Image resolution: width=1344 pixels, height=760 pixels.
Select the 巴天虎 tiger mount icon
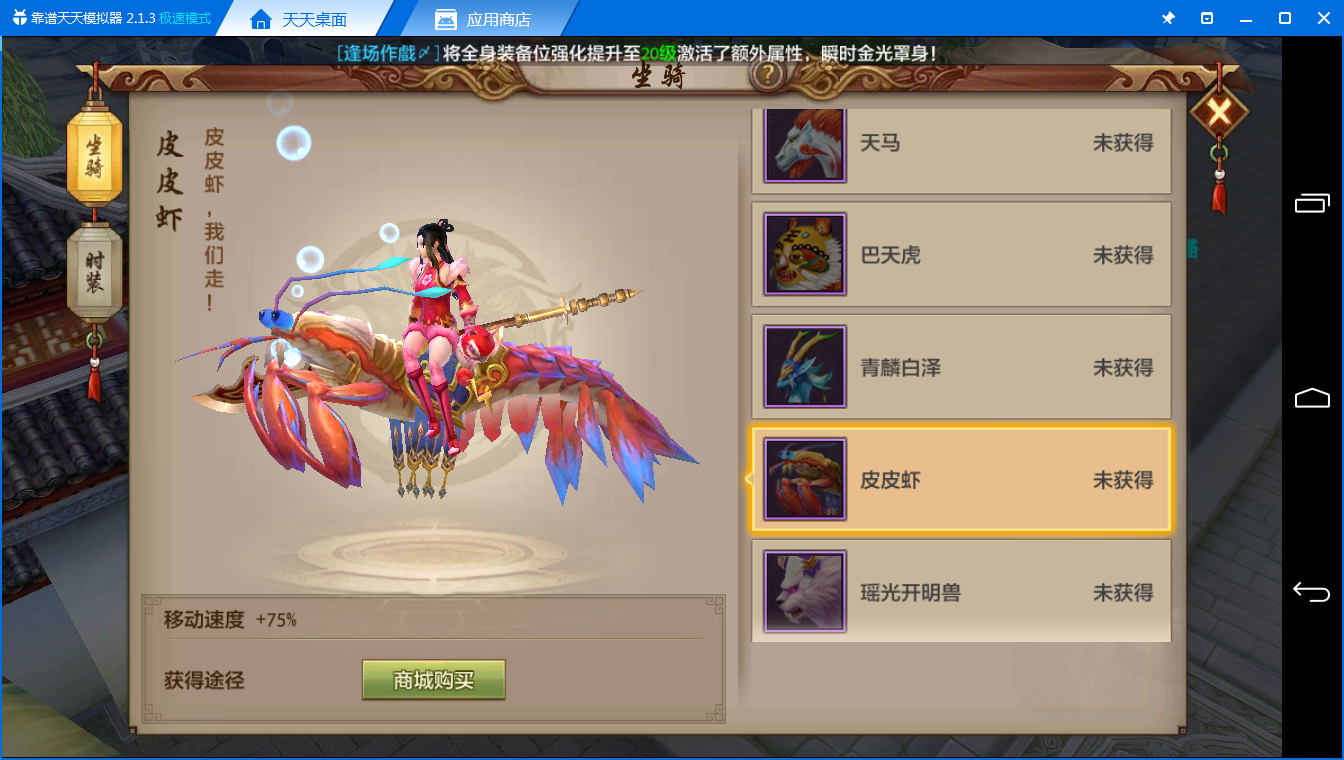[x=804, y=254]
